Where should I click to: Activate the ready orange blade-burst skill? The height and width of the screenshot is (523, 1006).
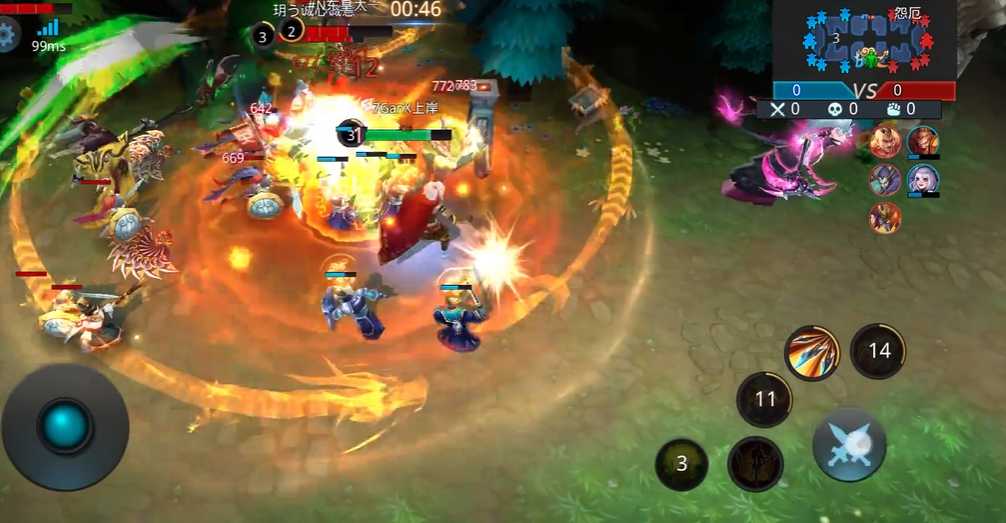811,353
